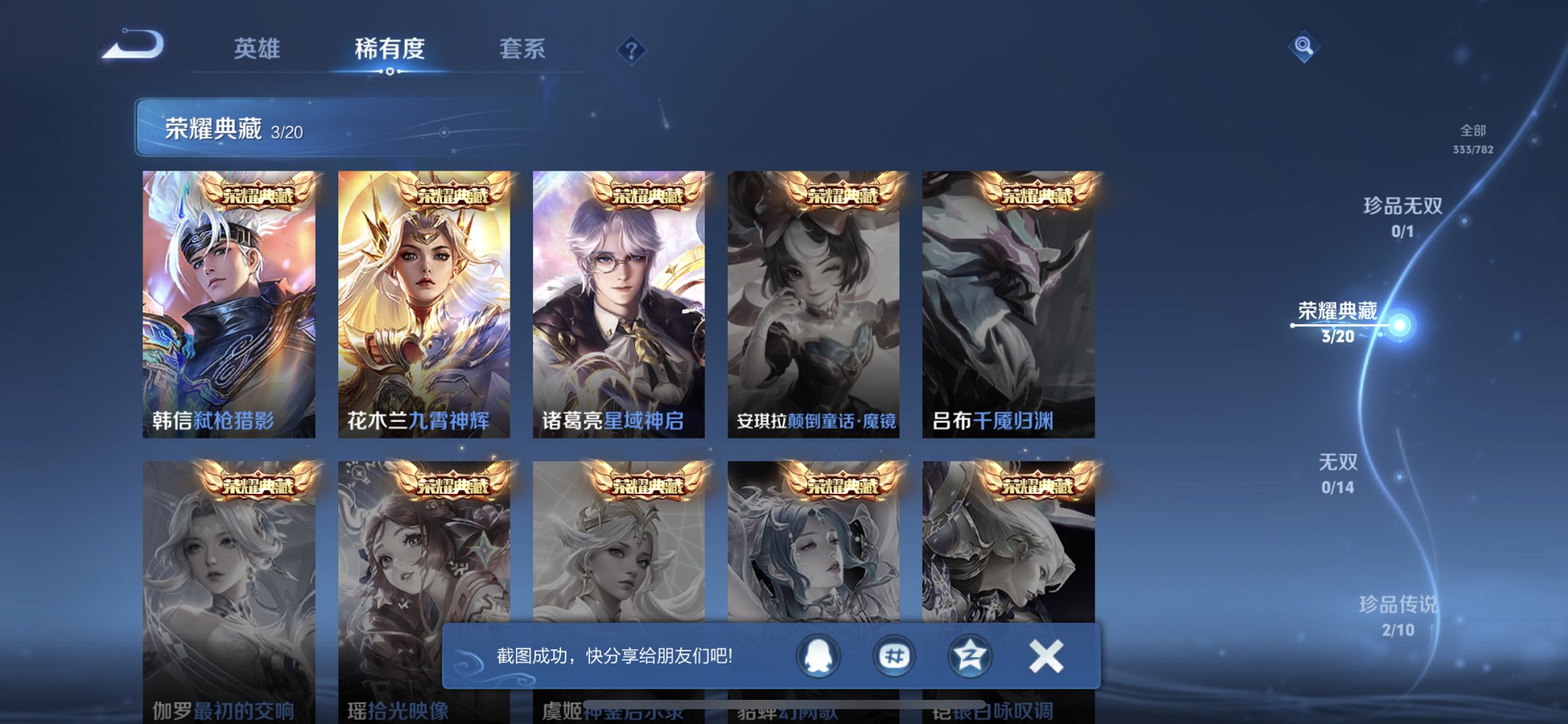Switch to the 套系 tab

pyautogui.click(x=525, y=48)
